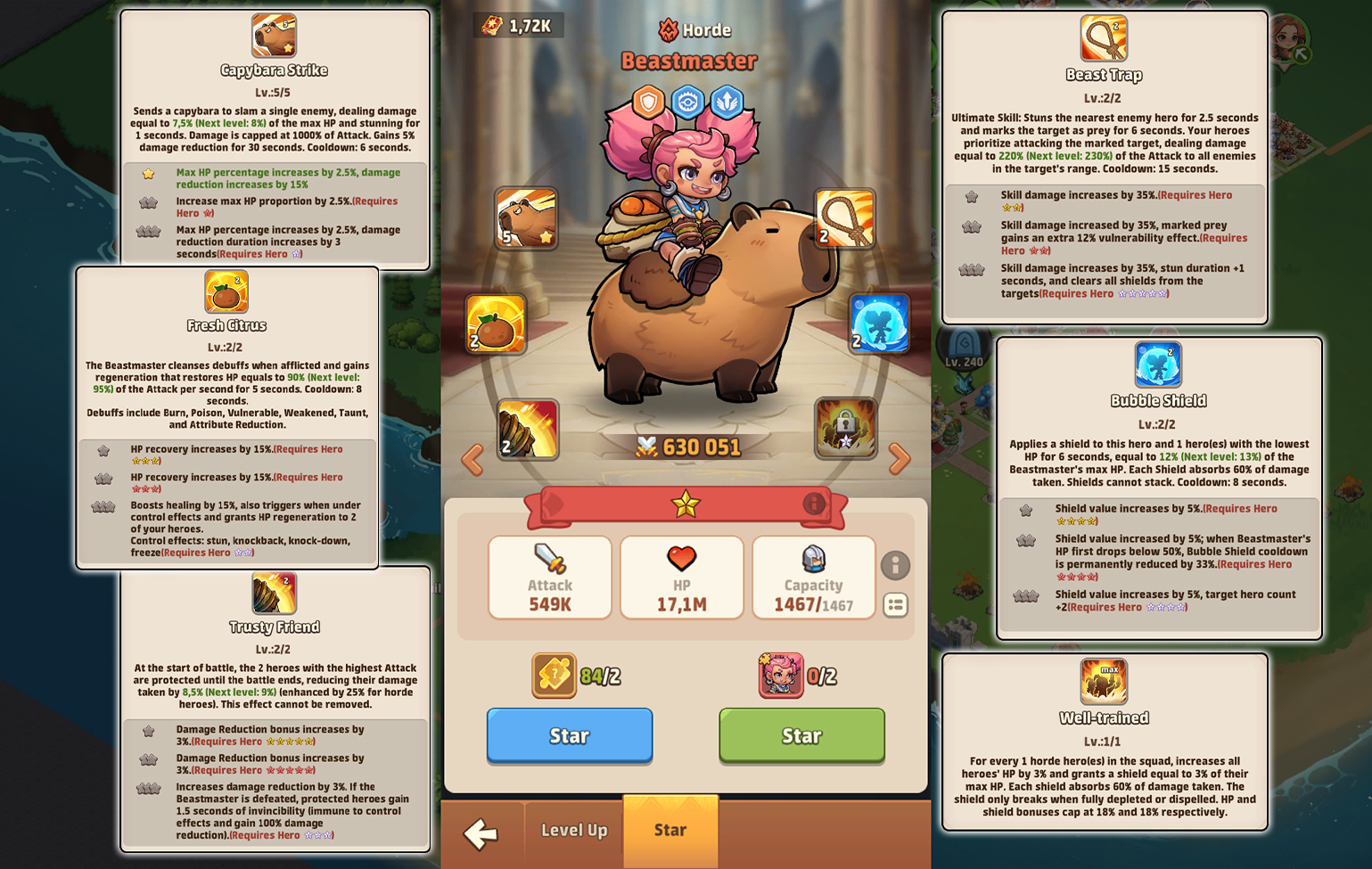Select the winged arrow badge above the hero
The height and width of the screenshot is (869, 1372).
tap(728, 102)
